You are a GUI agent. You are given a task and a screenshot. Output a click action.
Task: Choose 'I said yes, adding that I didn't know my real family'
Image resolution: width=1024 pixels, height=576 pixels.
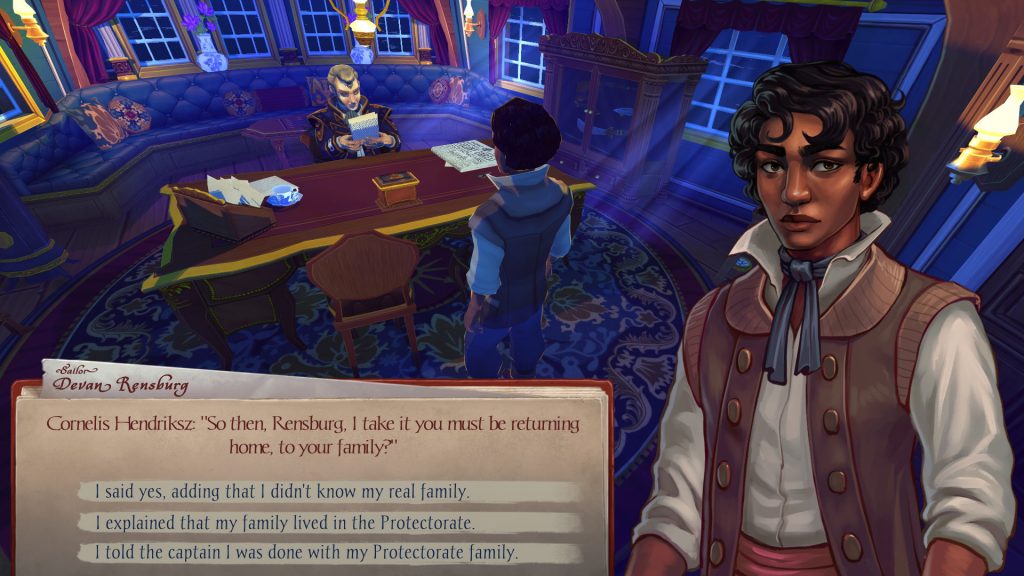[282, 491]
